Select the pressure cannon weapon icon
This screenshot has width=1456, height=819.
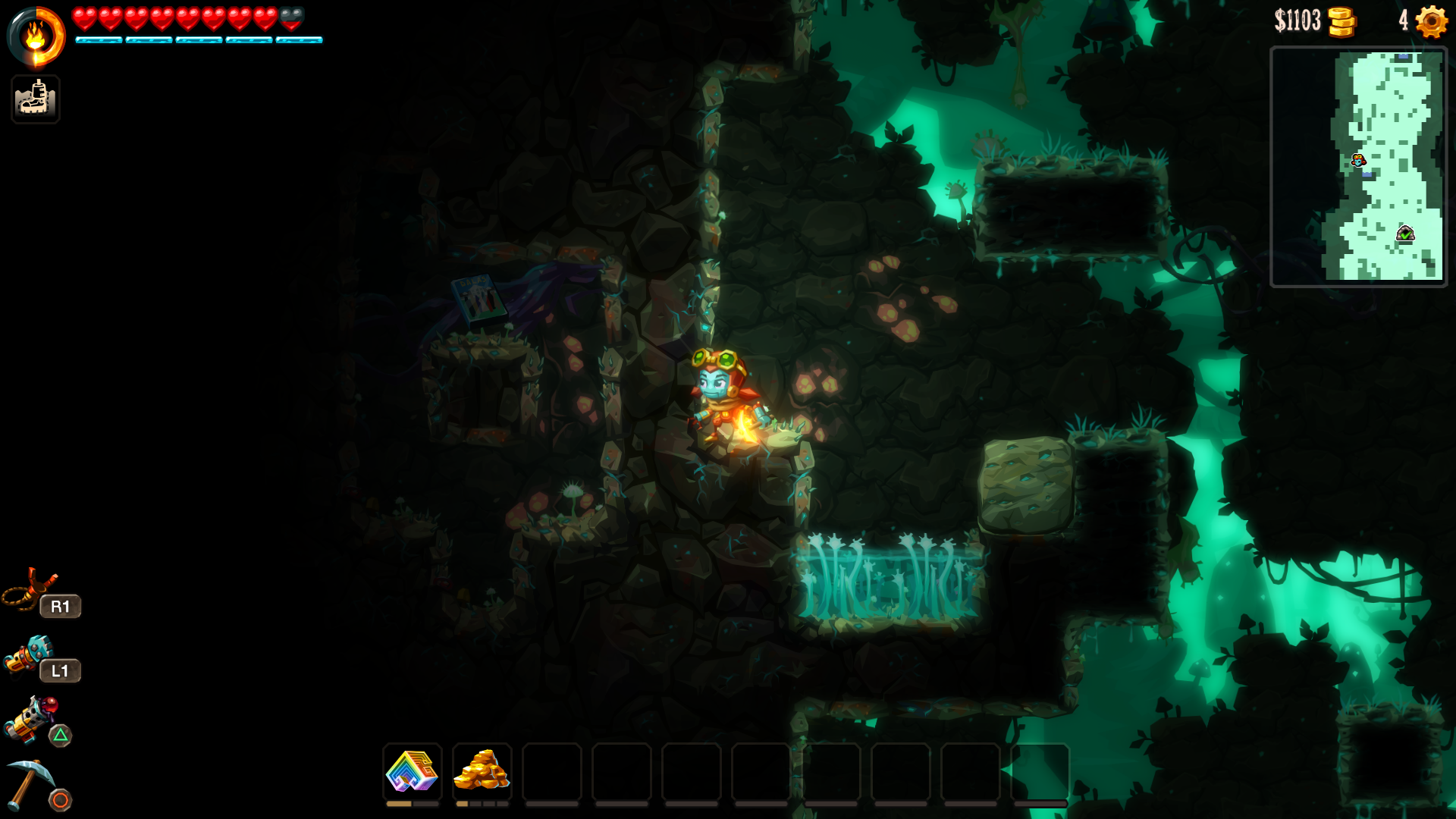[29, 654]
